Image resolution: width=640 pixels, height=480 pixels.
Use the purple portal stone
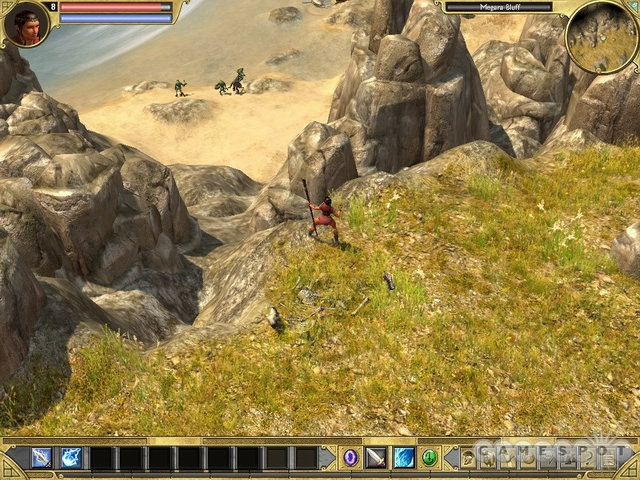coord(350,458)
